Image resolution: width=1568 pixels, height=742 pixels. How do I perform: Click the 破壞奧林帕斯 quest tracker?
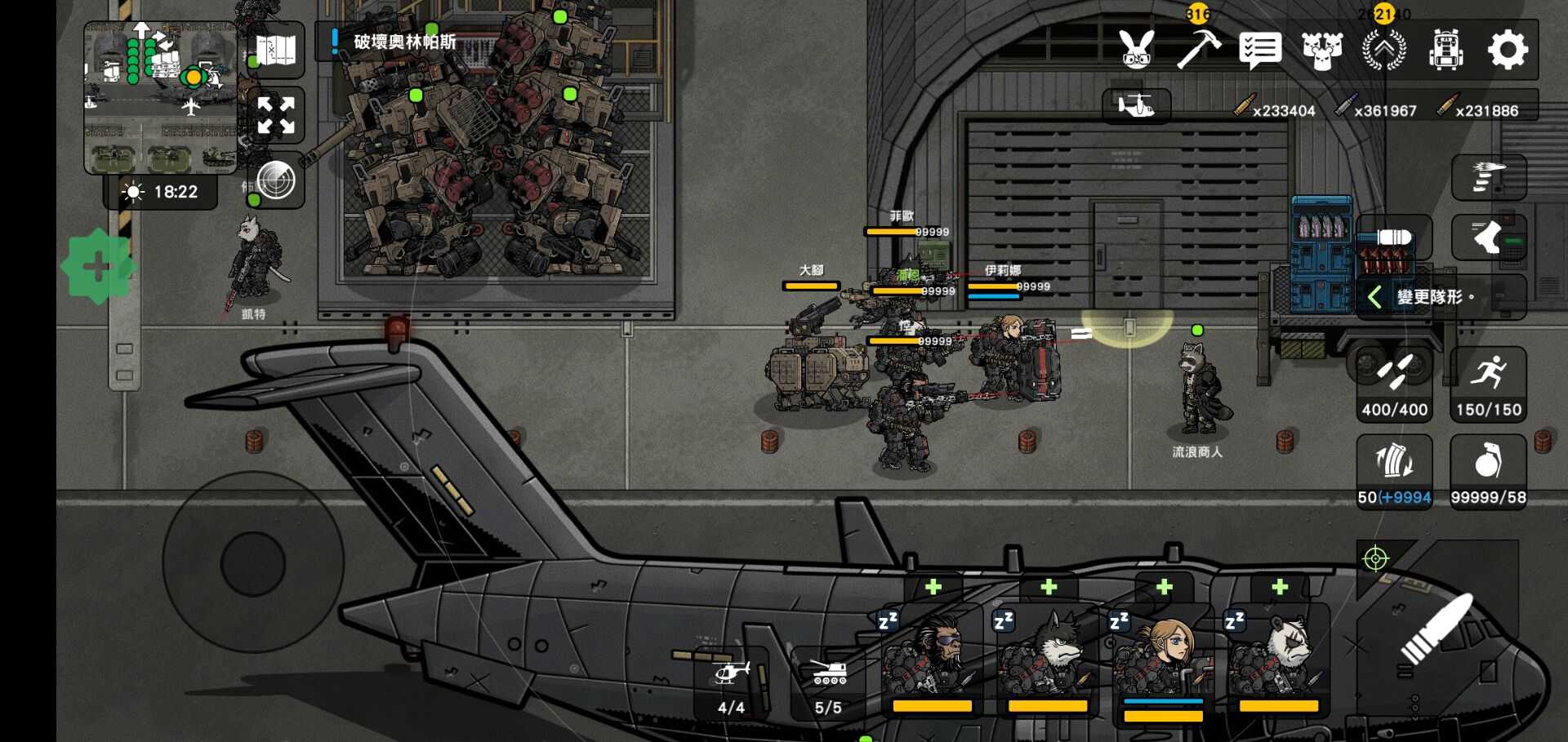click(404, 42)
